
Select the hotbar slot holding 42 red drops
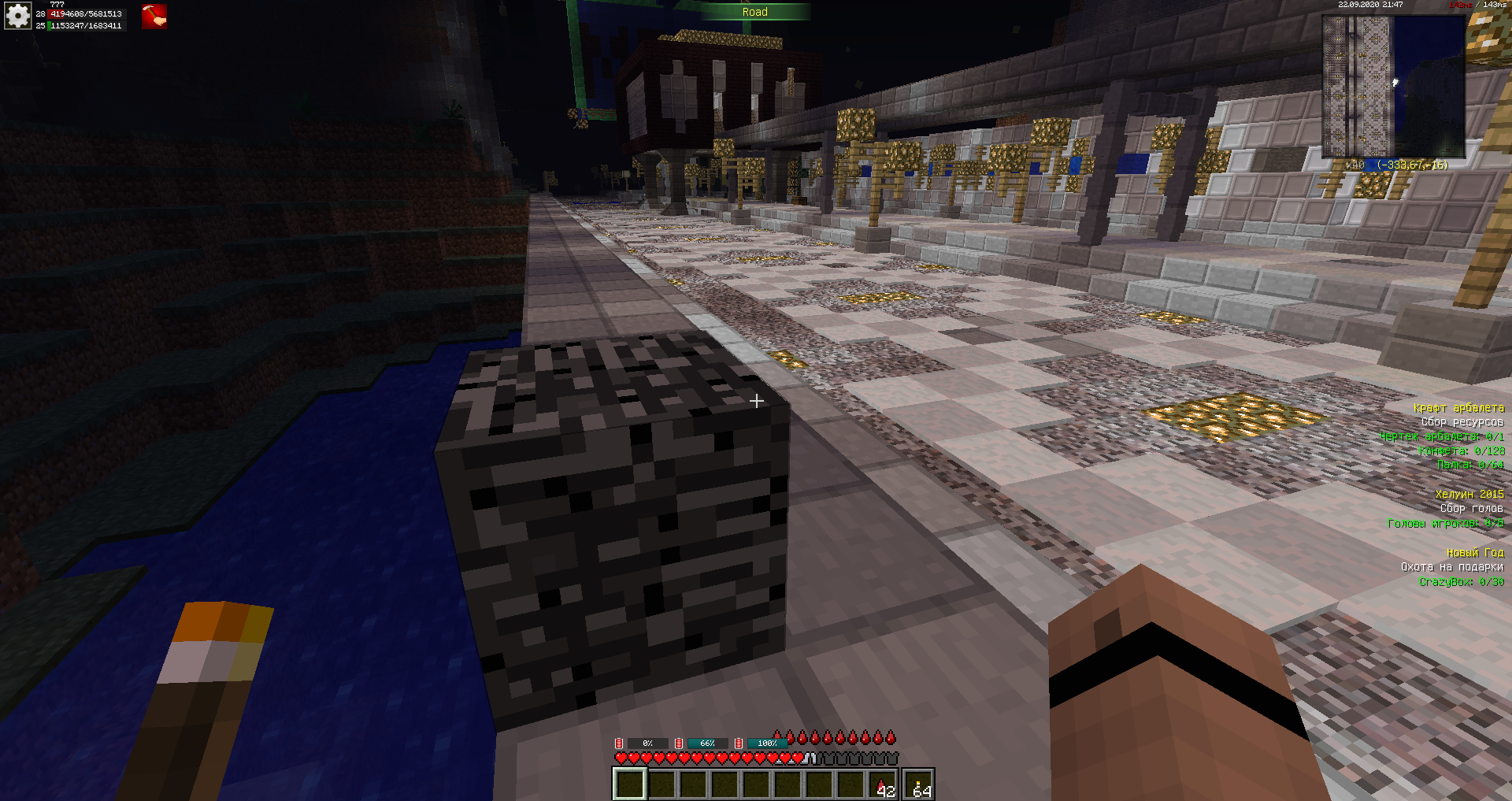(881, 784)
